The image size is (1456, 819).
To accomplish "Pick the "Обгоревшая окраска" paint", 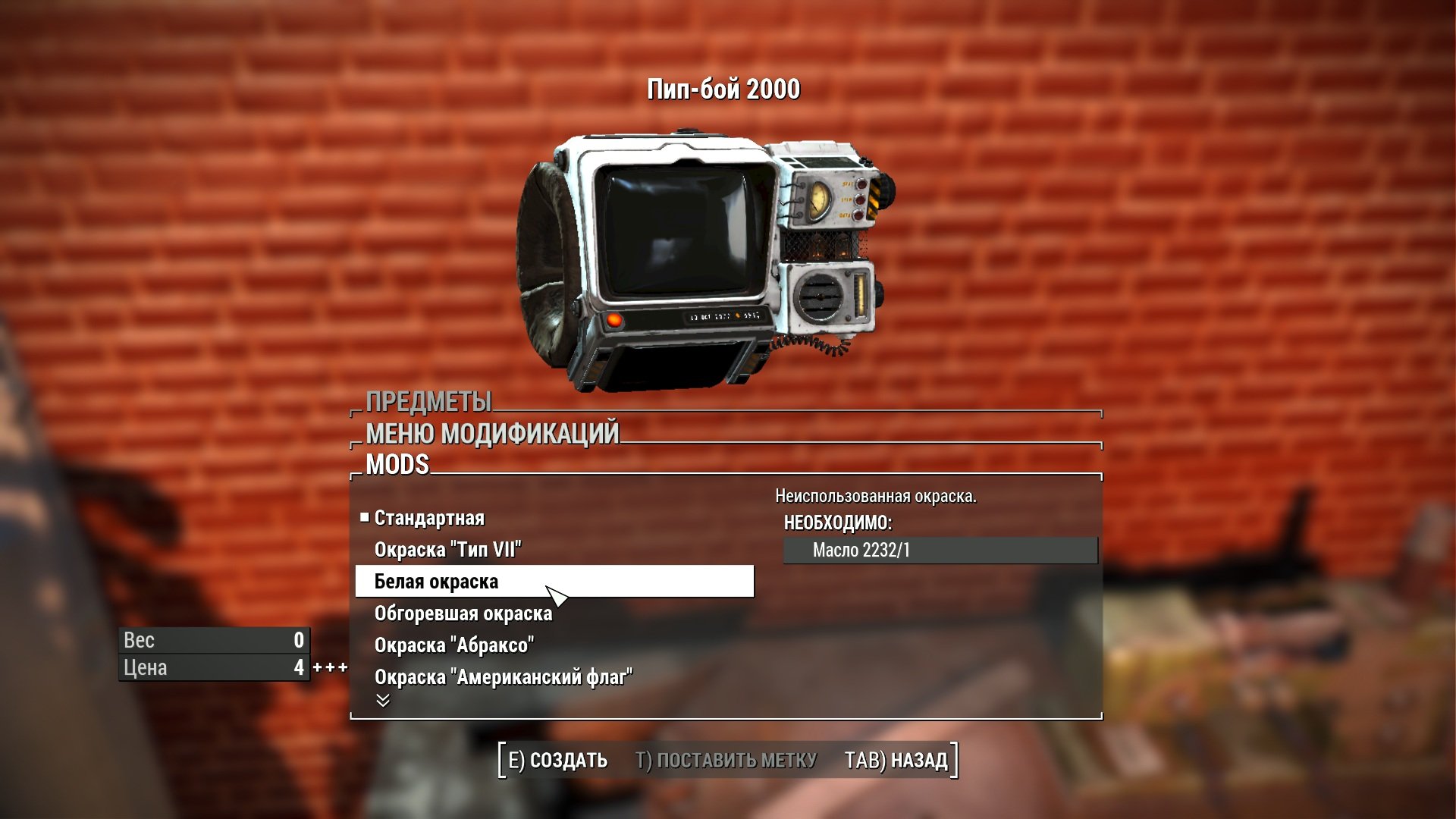I will (x=463, y=613).
